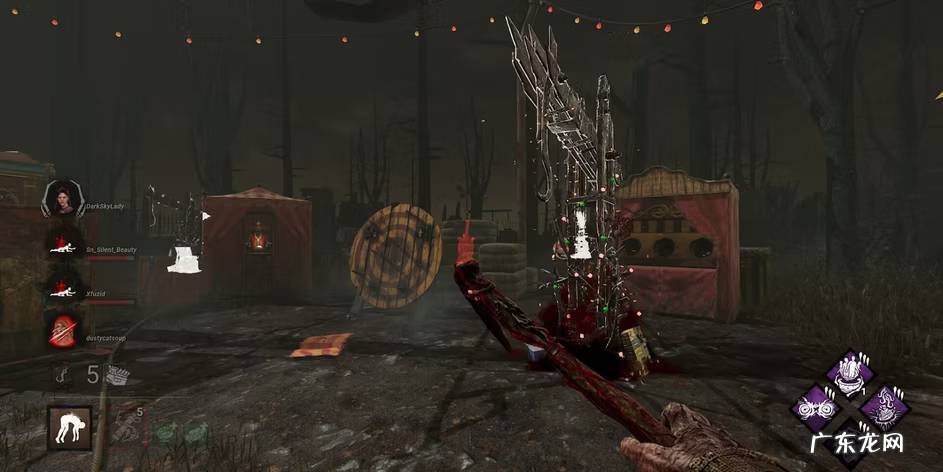Click the hook icon beside the counter
Screen dimensions: 943x472
[63, 375]
